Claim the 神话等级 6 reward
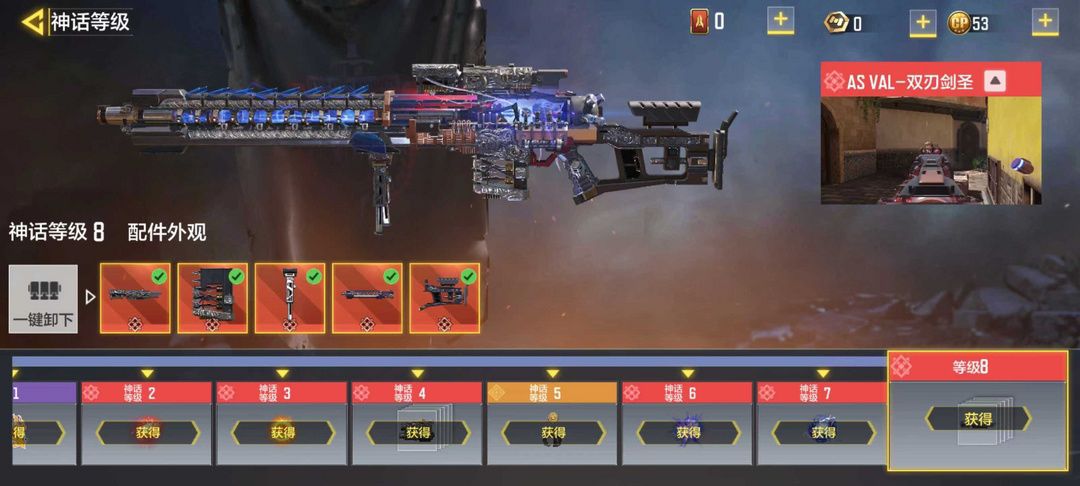The width and height of the screenshot is (1080, 486). tap(687, 433)
